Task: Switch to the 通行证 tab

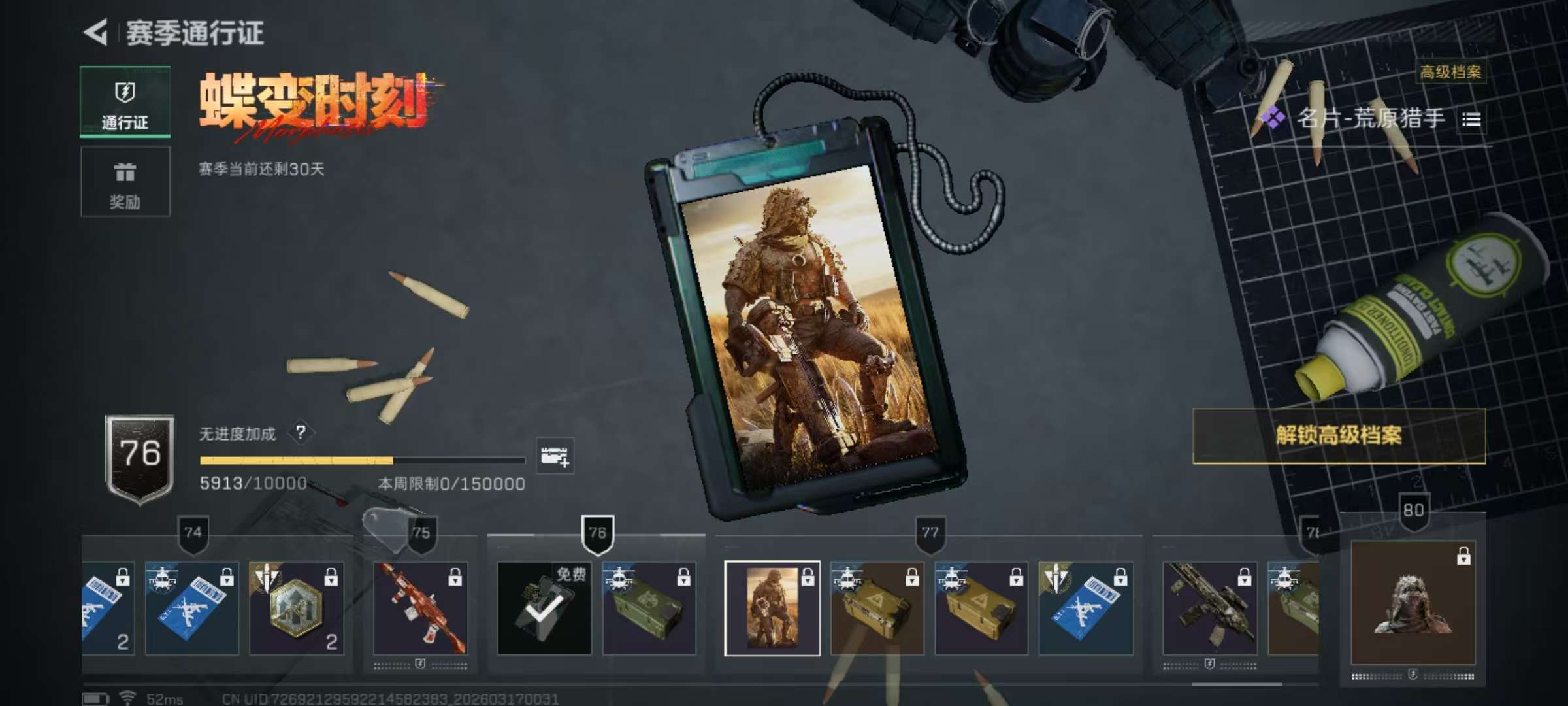Action: coord(125,102)
